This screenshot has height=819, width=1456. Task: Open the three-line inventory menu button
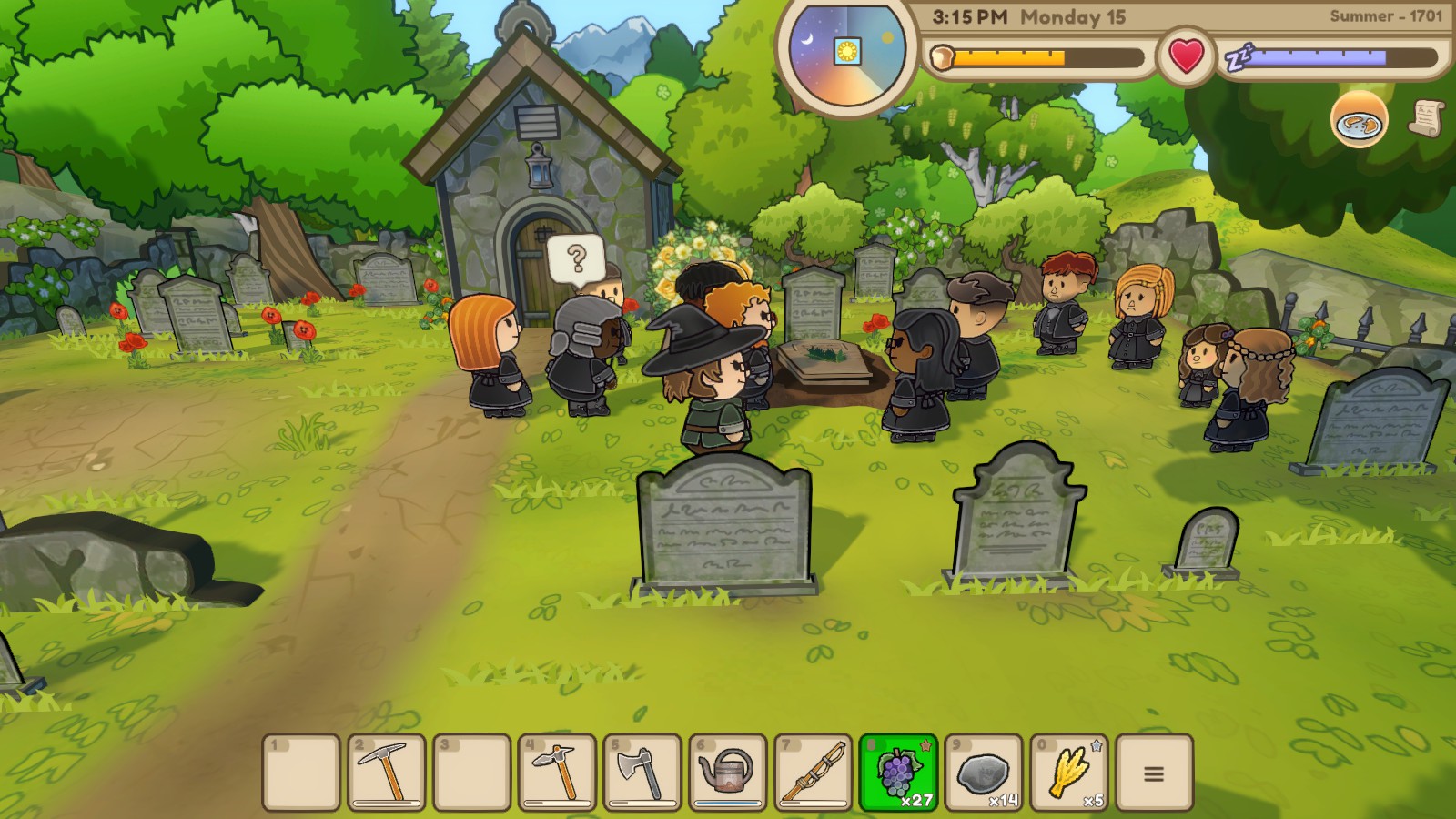click(x=1154, y=773)
